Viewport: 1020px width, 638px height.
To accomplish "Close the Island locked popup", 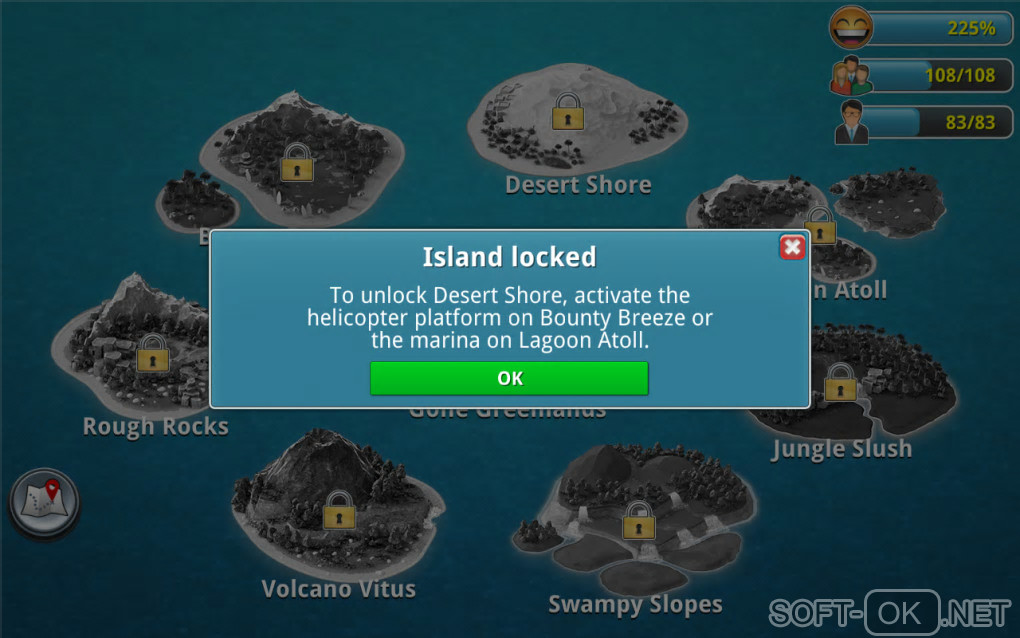I will pos(792,247).
